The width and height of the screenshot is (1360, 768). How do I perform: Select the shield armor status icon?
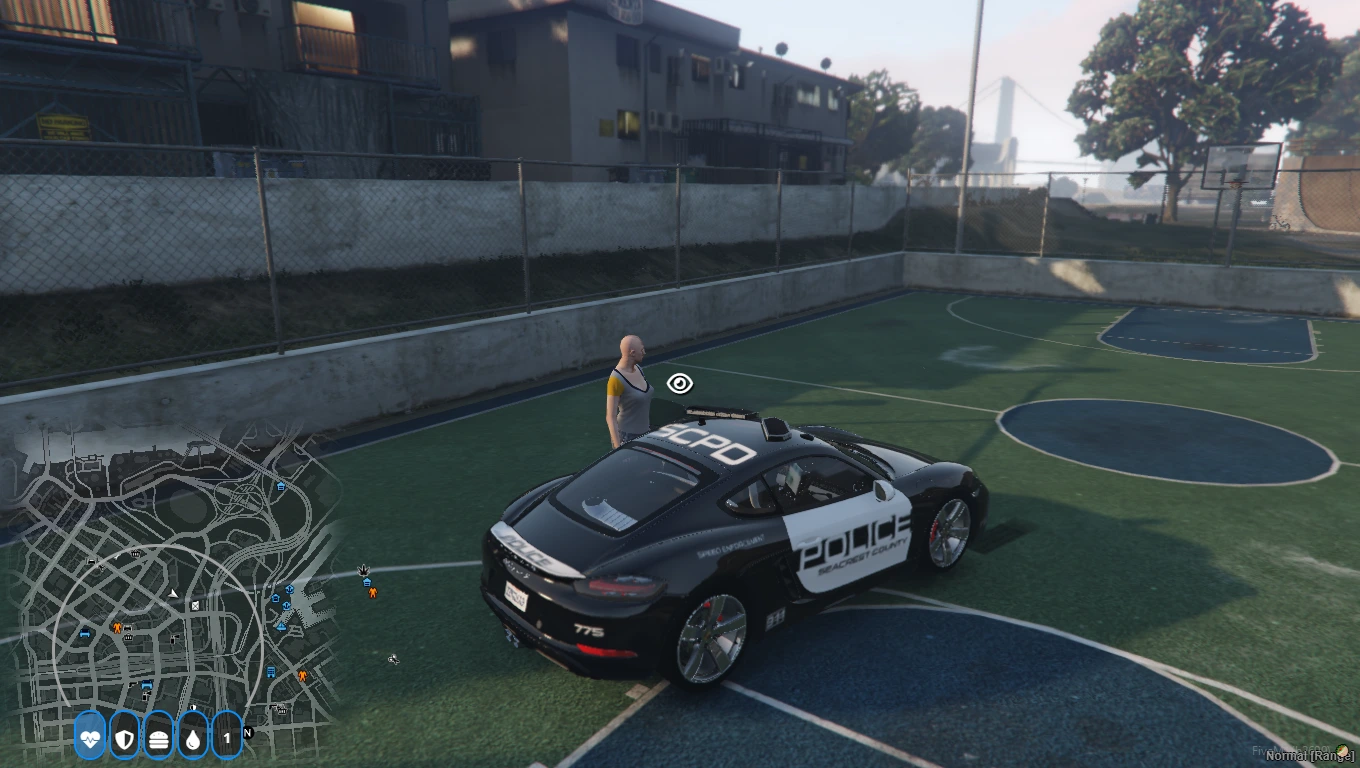tap(124, 738)
